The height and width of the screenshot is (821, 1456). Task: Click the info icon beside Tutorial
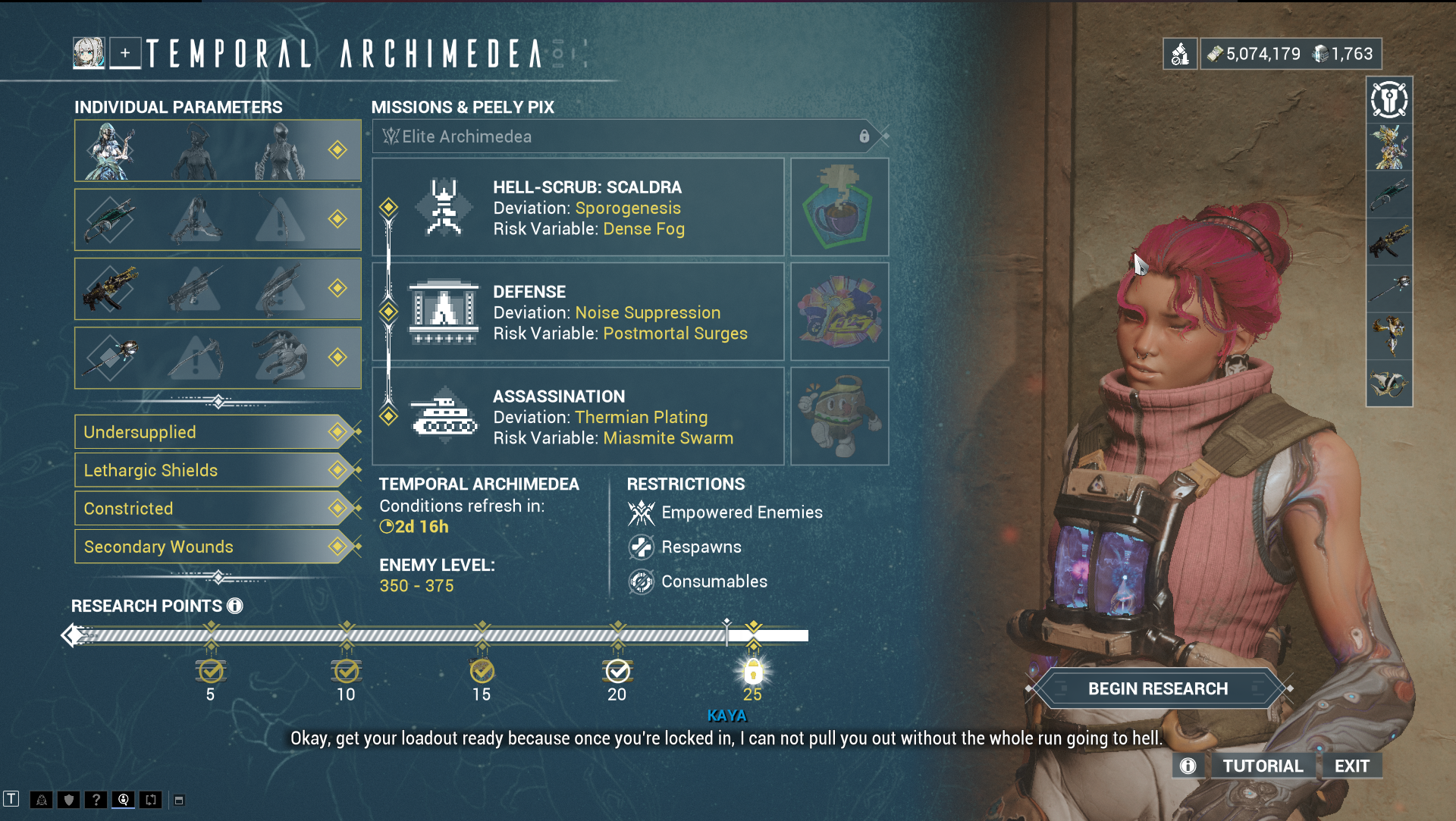click(x=1188, y=766)
